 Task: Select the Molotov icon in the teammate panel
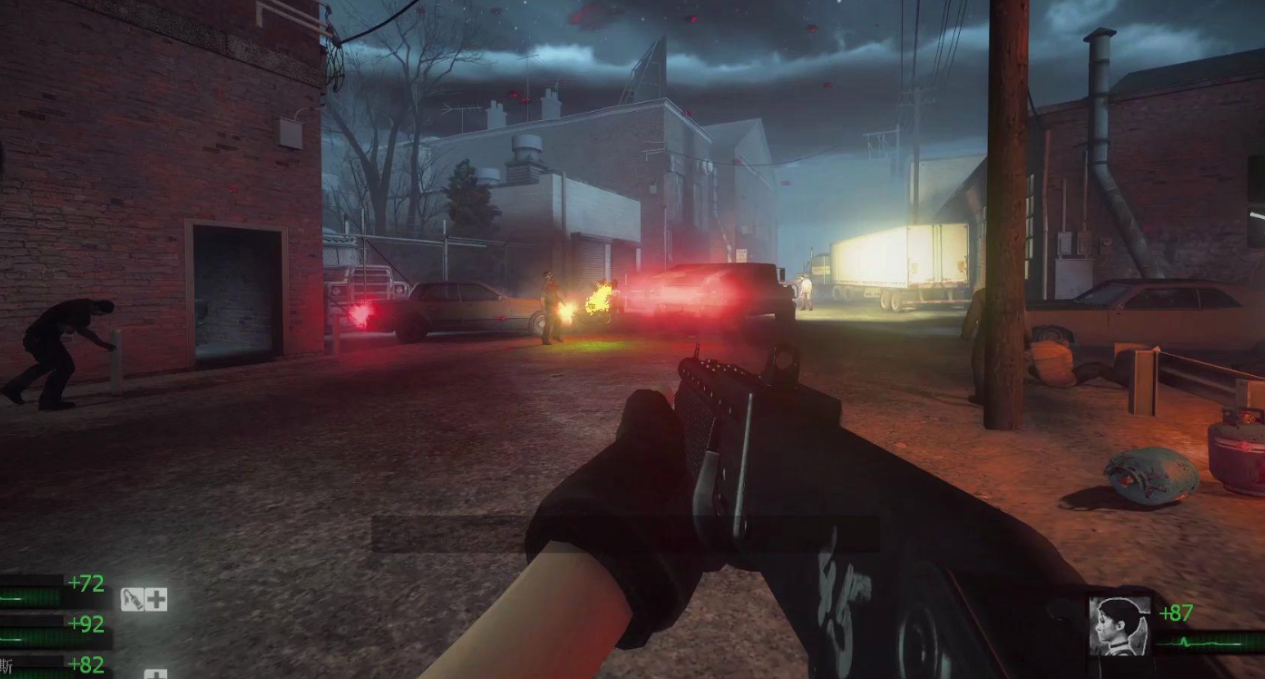click(x=133, y=599)
